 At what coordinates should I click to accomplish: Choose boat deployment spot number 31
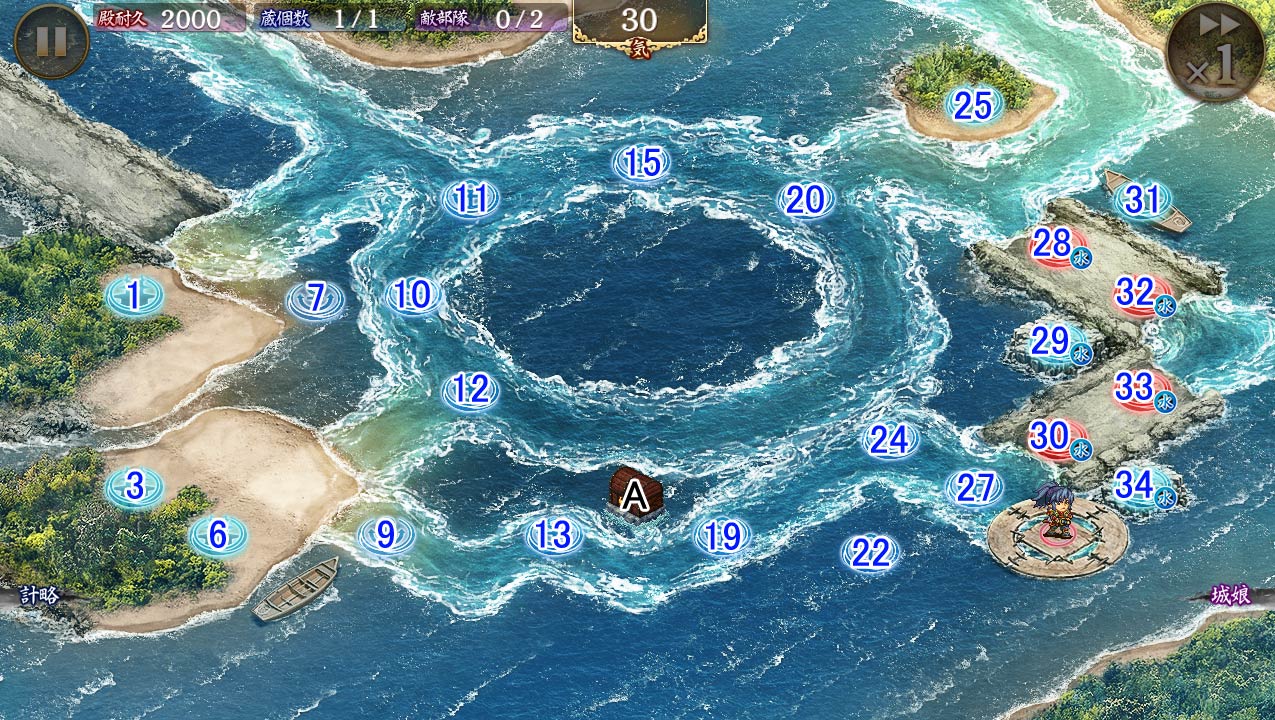click(x=1142, y=201)
